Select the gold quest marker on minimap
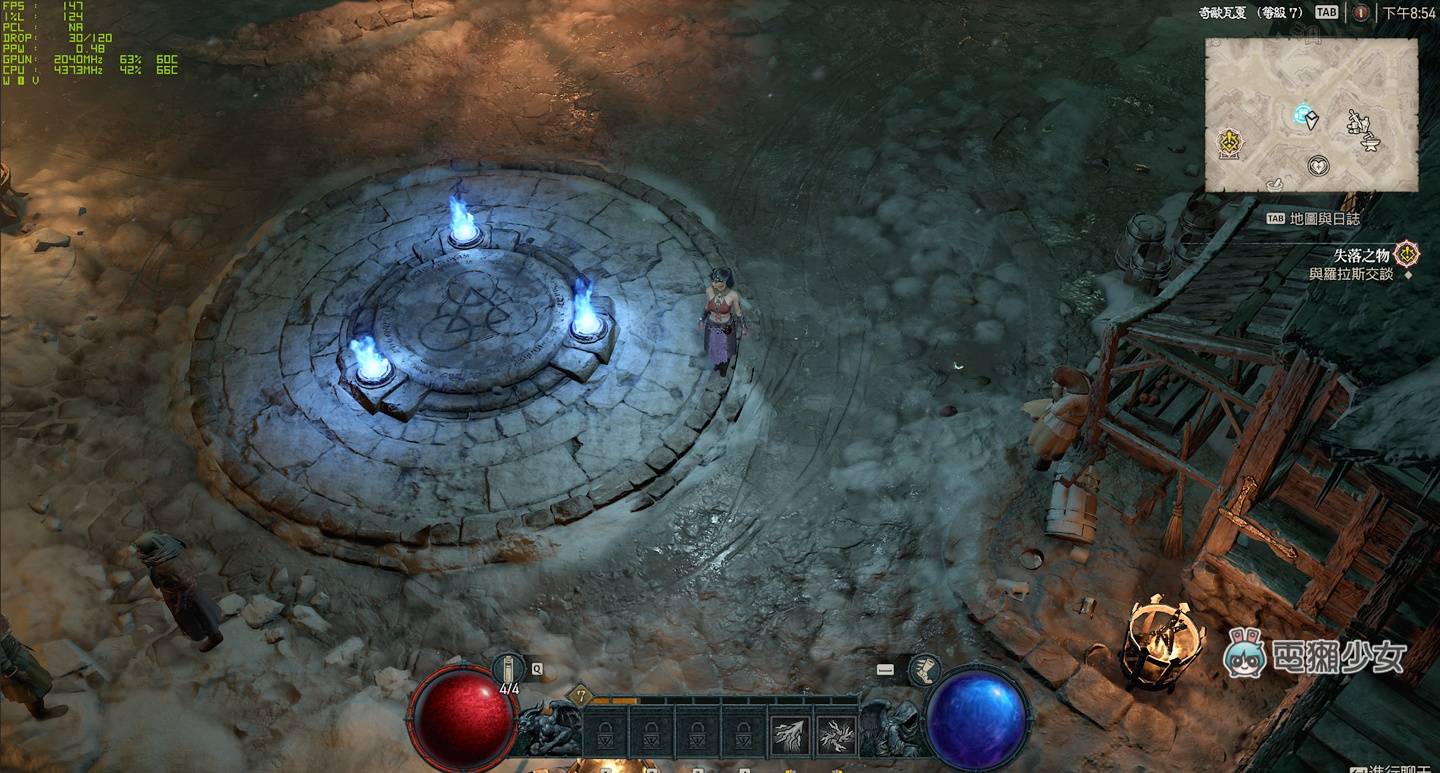The height and width of the screenshot is (773, 1440). coord(1229,143)
